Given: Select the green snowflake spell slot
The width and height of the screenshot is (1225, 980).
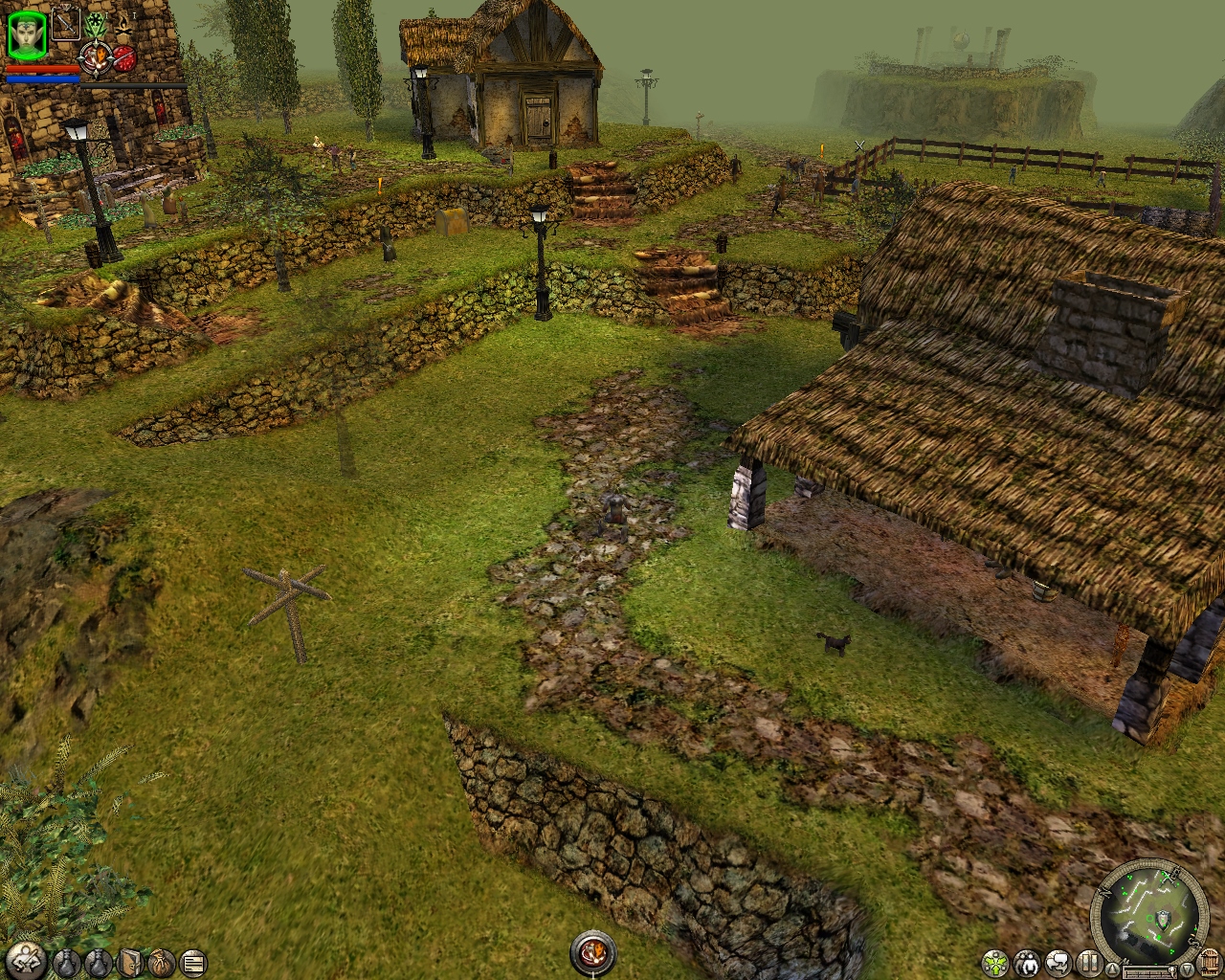Looking at the screenshot, I should click(x=96, y=24).
